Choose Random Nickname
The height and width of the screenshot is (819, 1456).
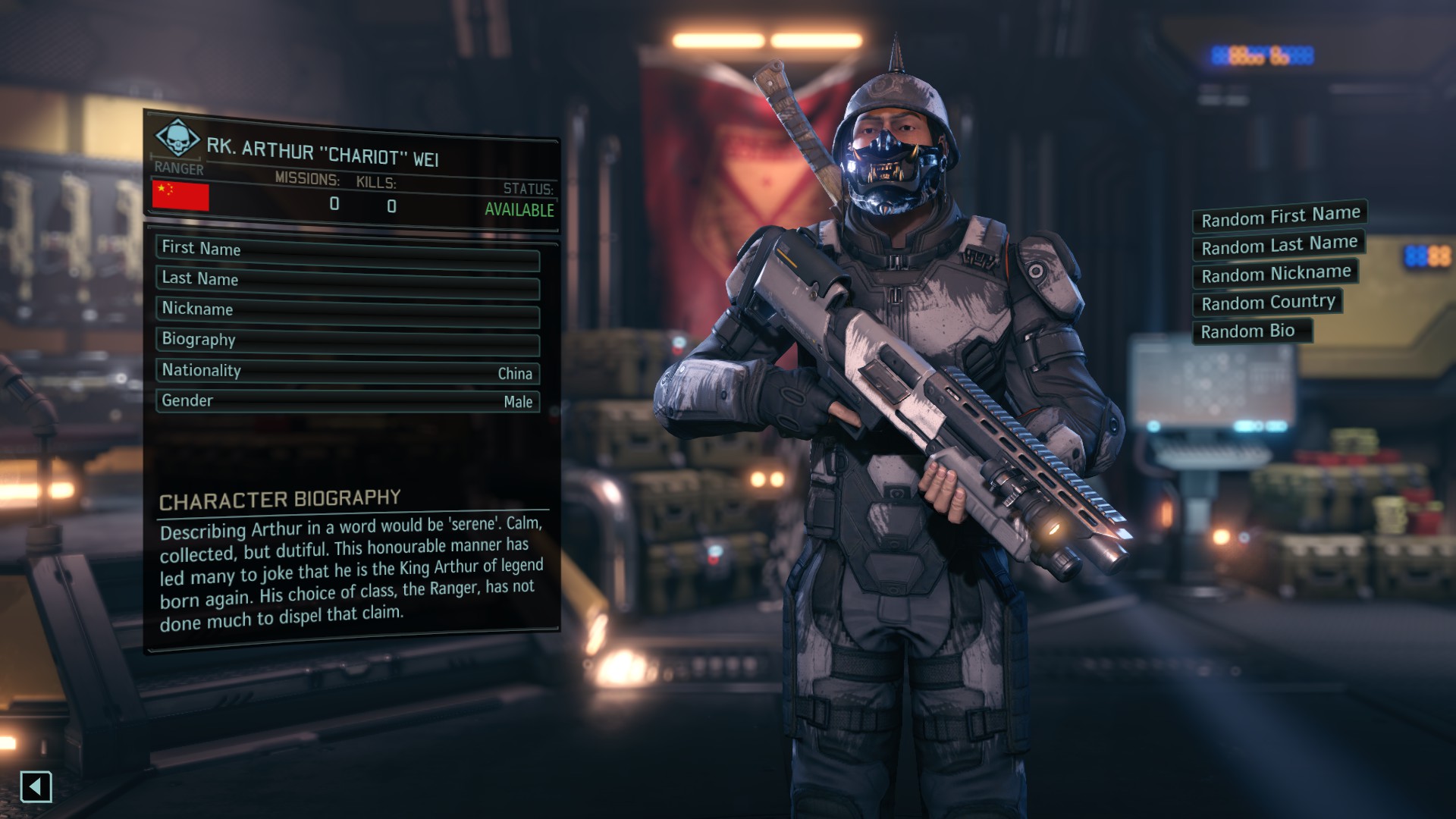pyautogui.click(x=1276, y=273)
